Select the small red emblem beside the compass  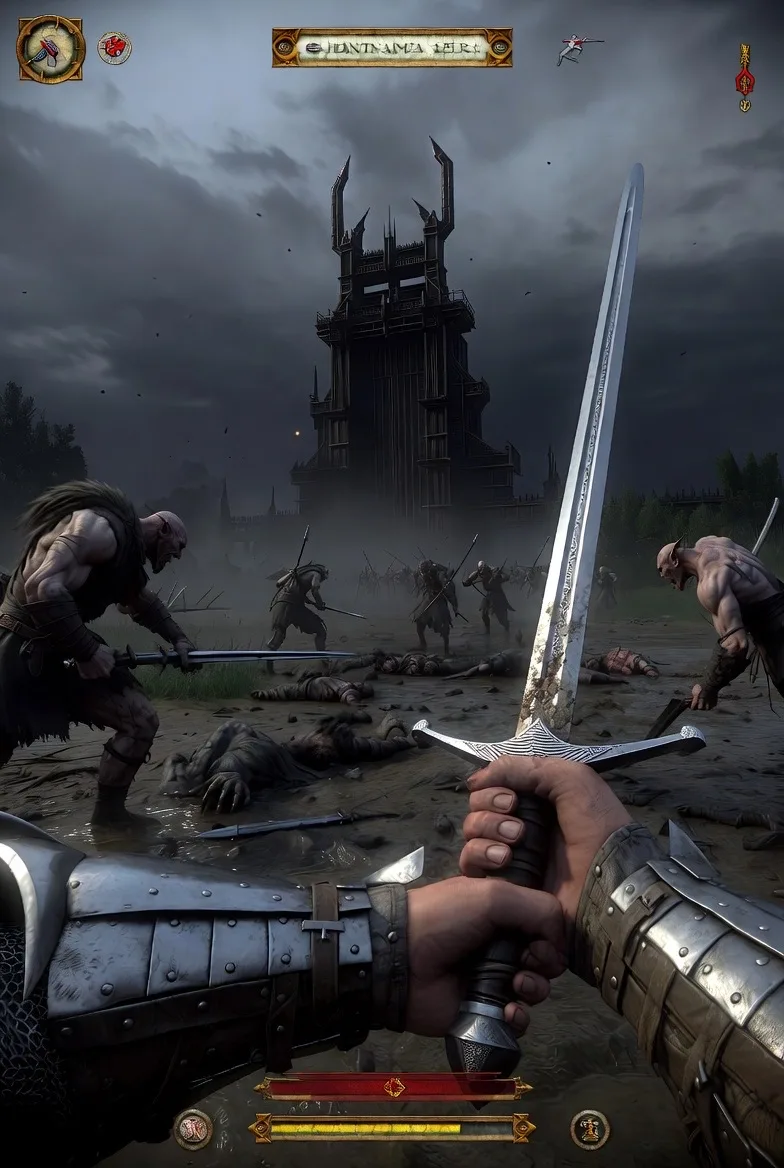pos(114,47)
